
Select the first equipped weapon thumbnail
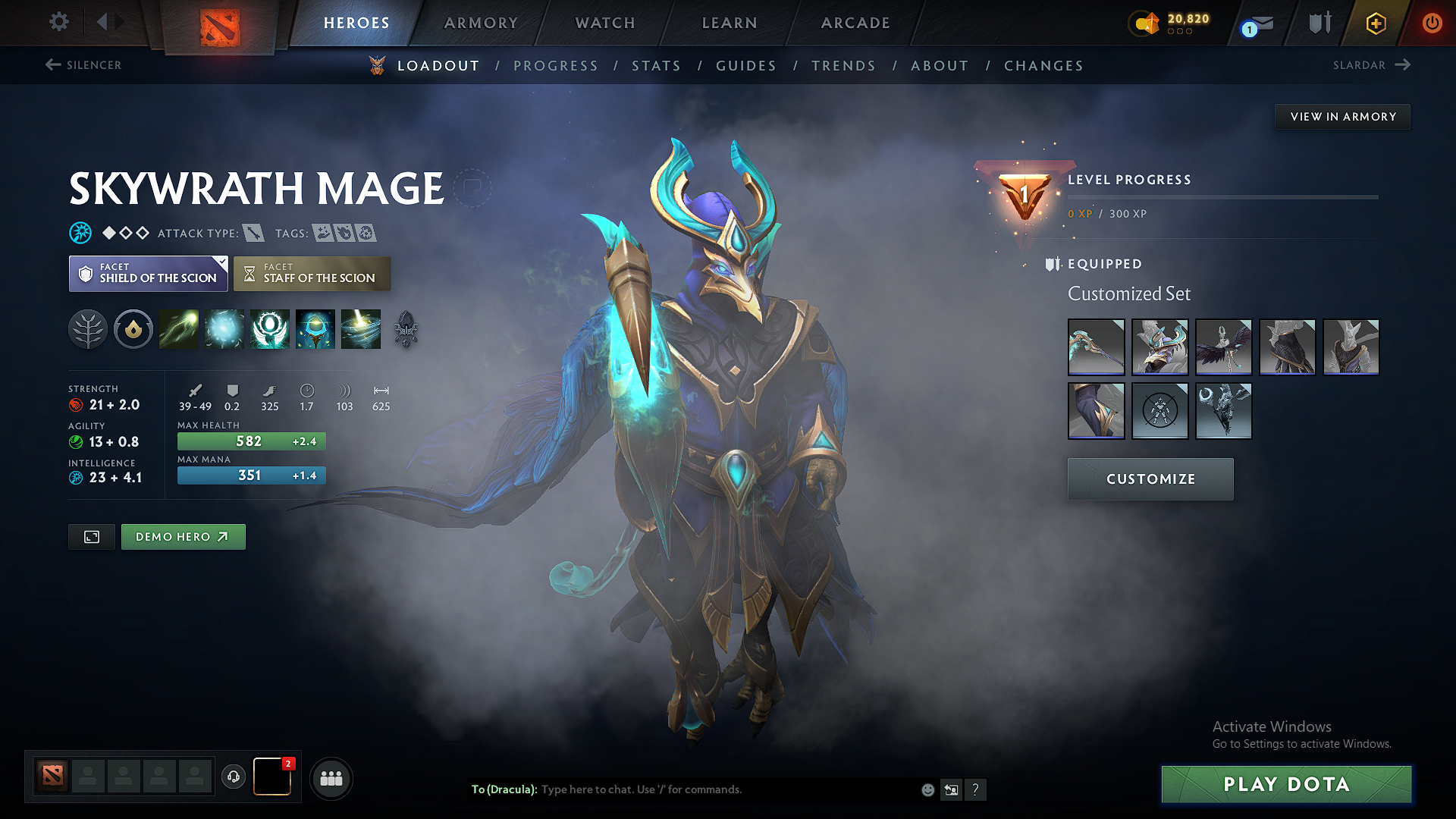pyautogui.click(x=1097, y=347)
